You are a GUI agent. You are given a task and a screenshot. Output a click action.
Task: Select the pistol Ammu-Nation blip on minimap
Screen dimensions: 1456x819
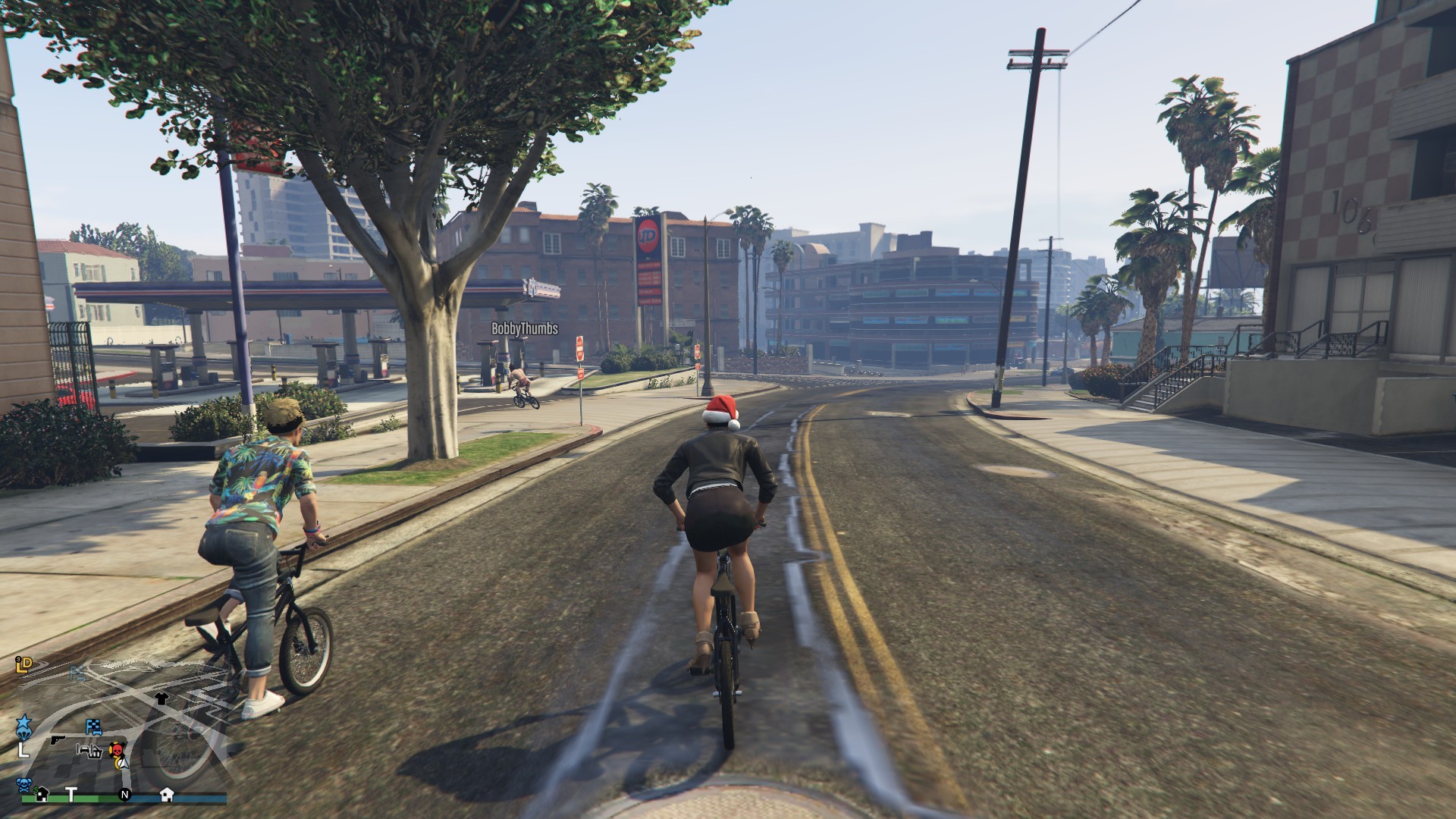tap(58, 739)
